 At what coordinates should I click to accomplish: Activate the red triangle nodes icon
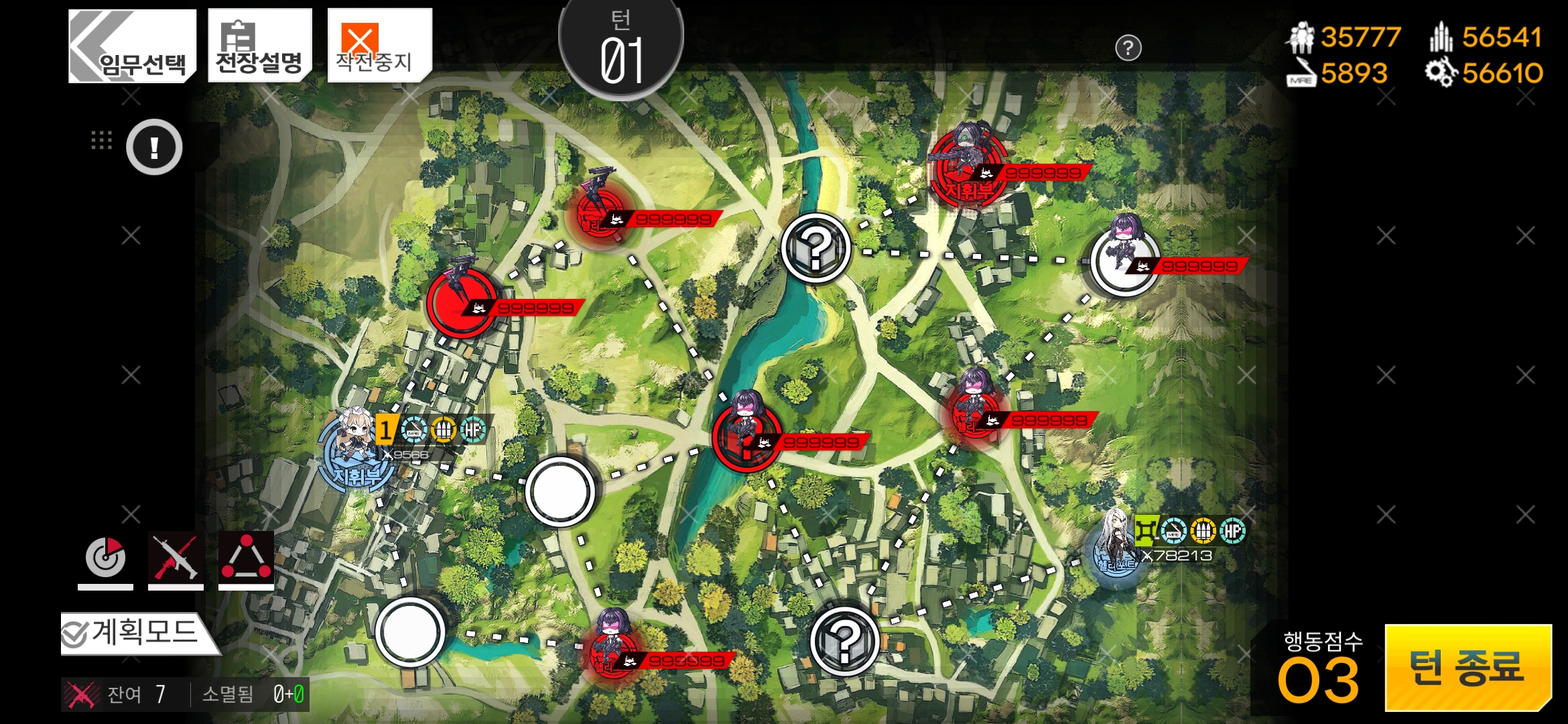coord(246,558)
